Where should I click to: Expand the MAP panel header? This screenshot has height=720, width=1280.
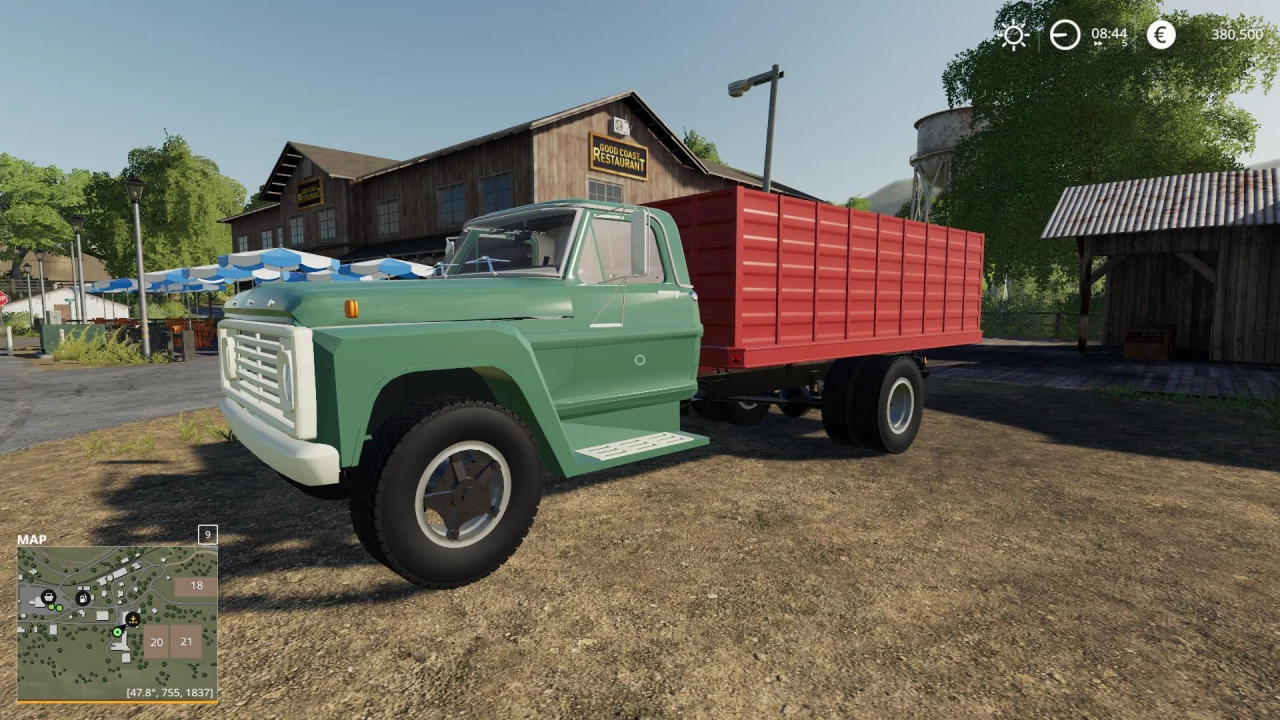point(30,539)
